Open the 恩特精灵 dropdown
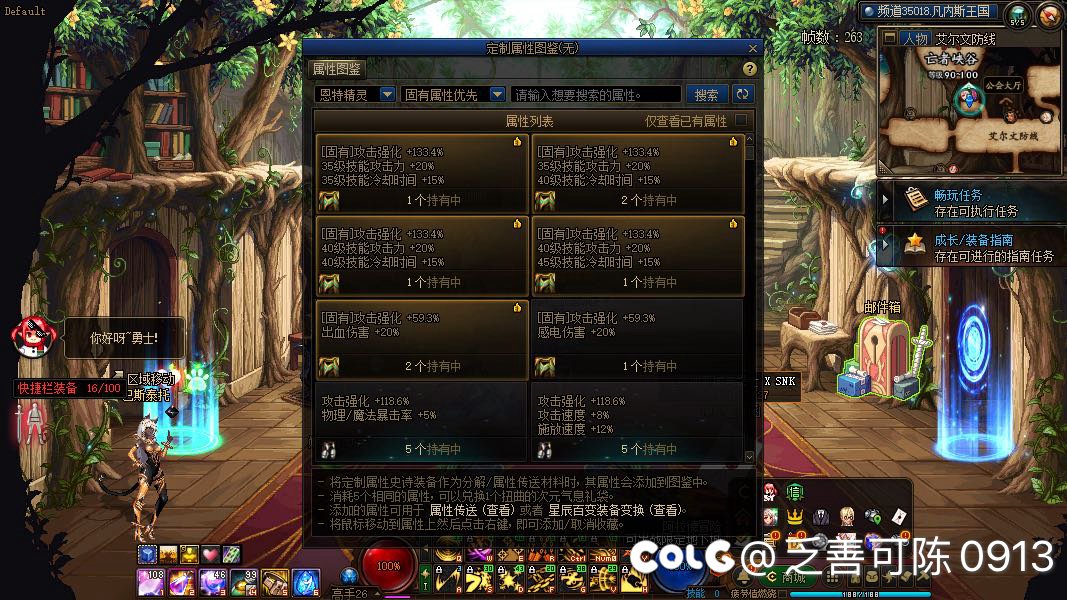 coord(354,94)
